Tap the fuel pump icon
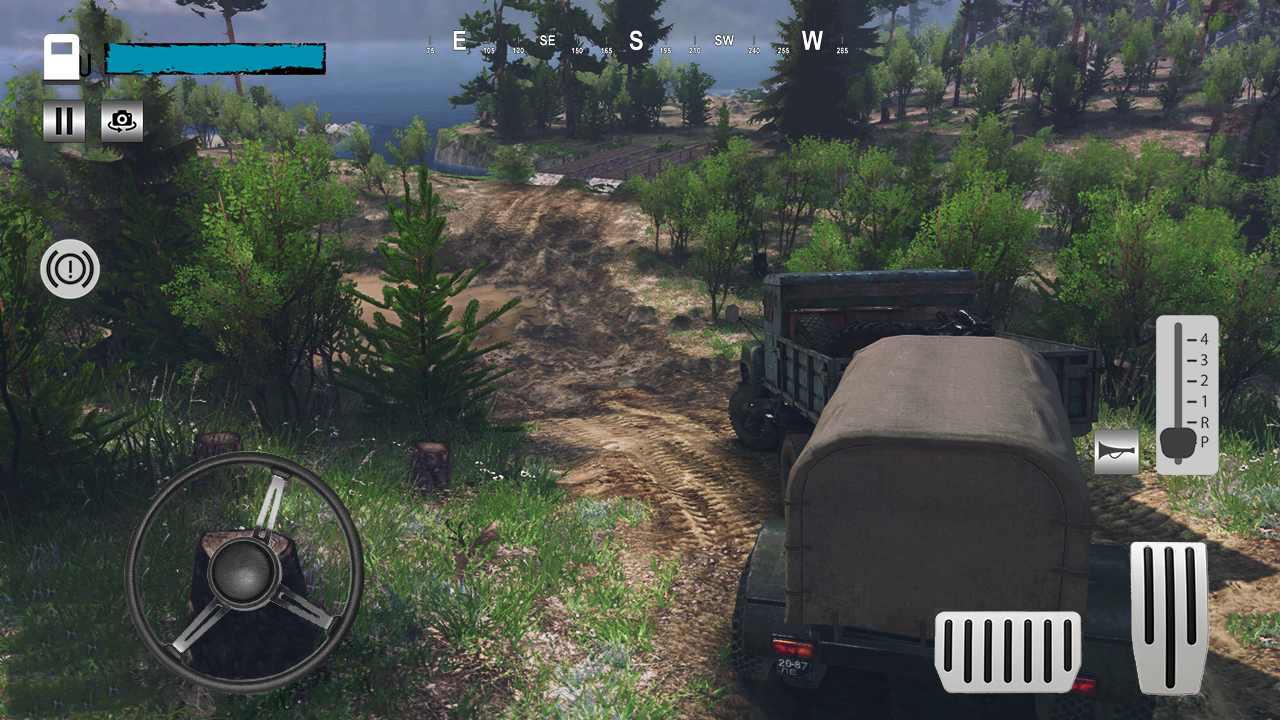The image size is (1280, 720). point(62,58)
